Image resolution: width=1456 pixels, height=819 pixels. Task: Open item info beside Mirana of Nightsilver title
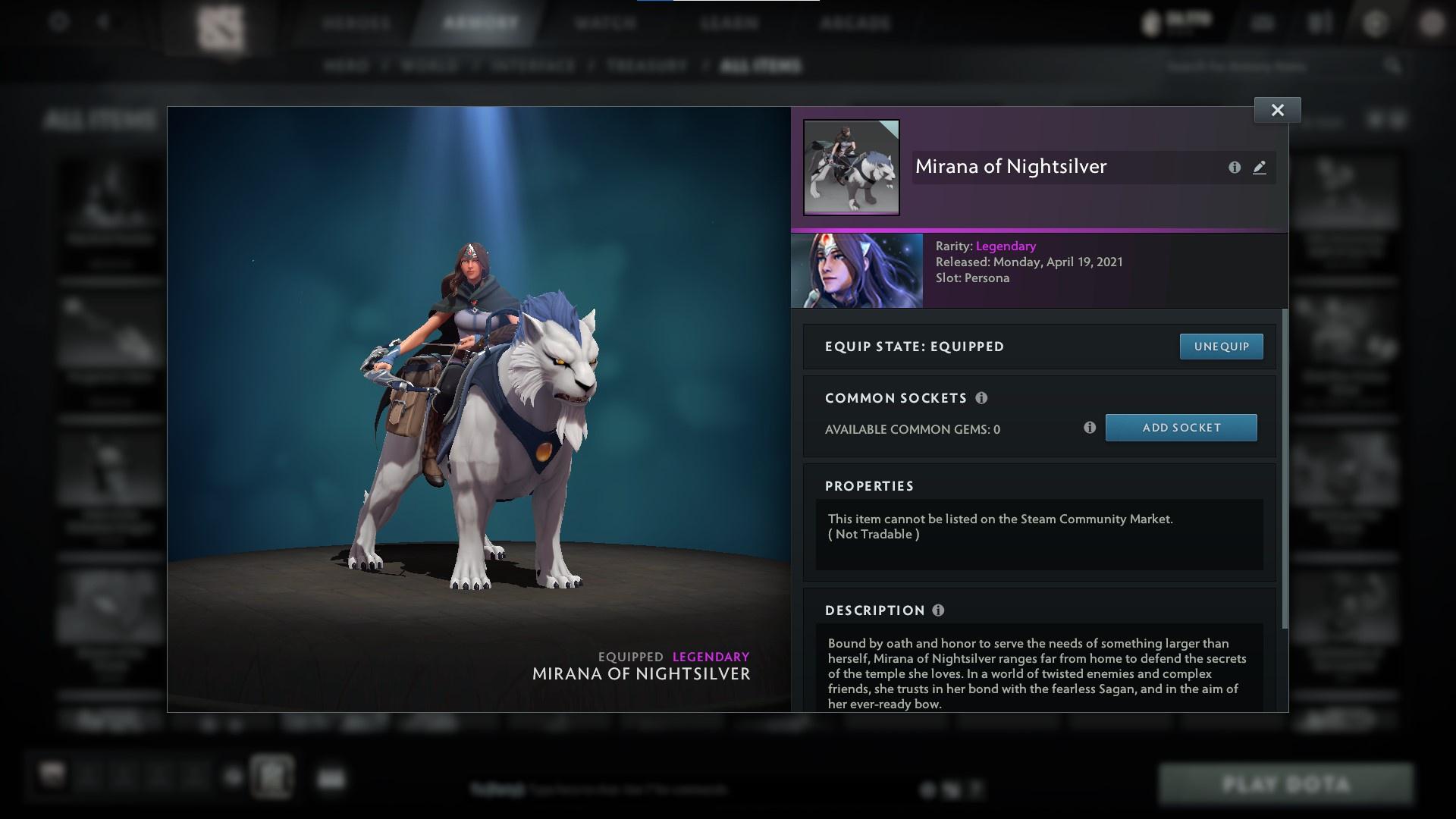(1235, 168)
